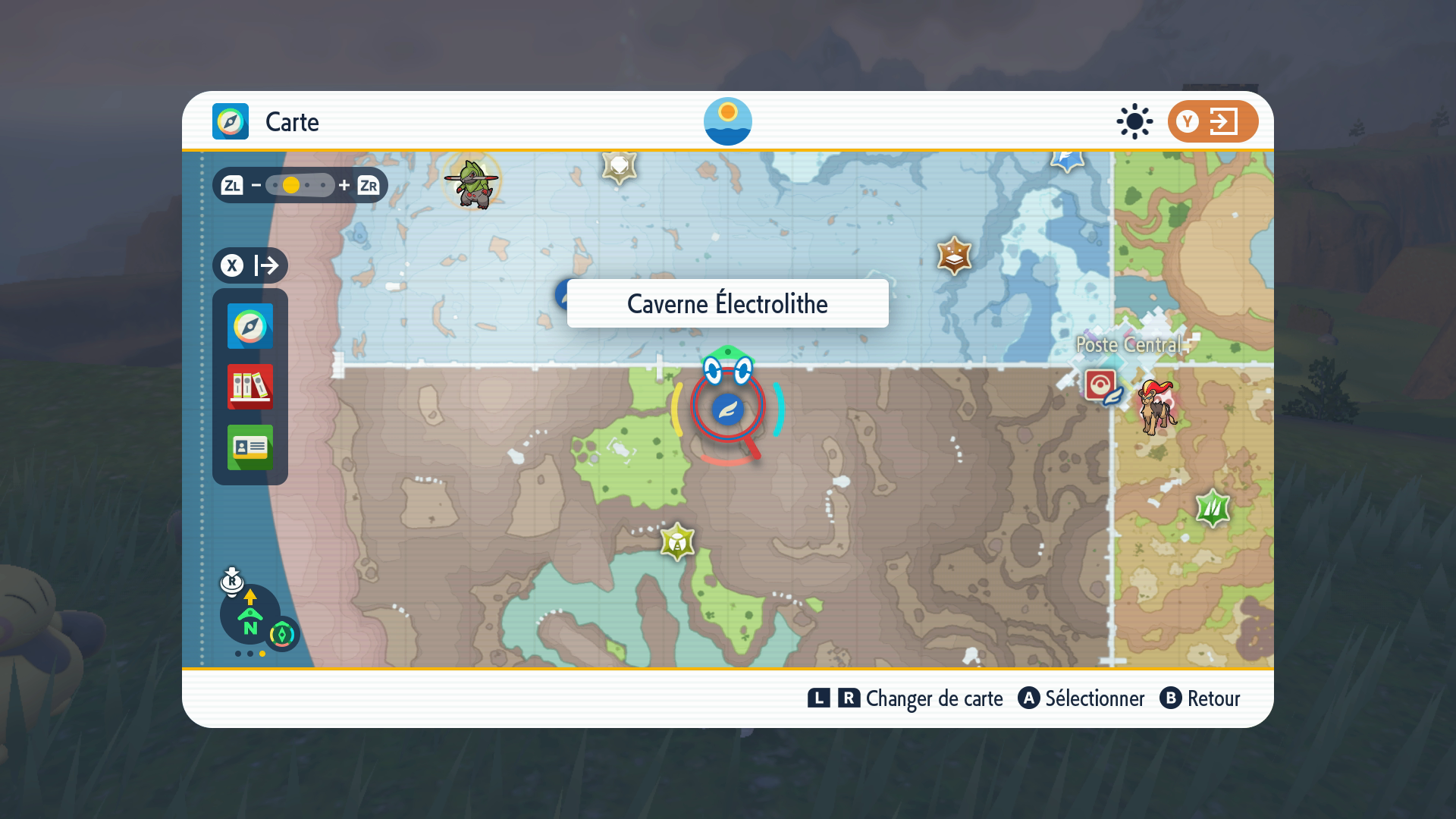Toggle sidebar visibility with the X button
This screenshot has height=819, width=1456.
coord(234,265)
